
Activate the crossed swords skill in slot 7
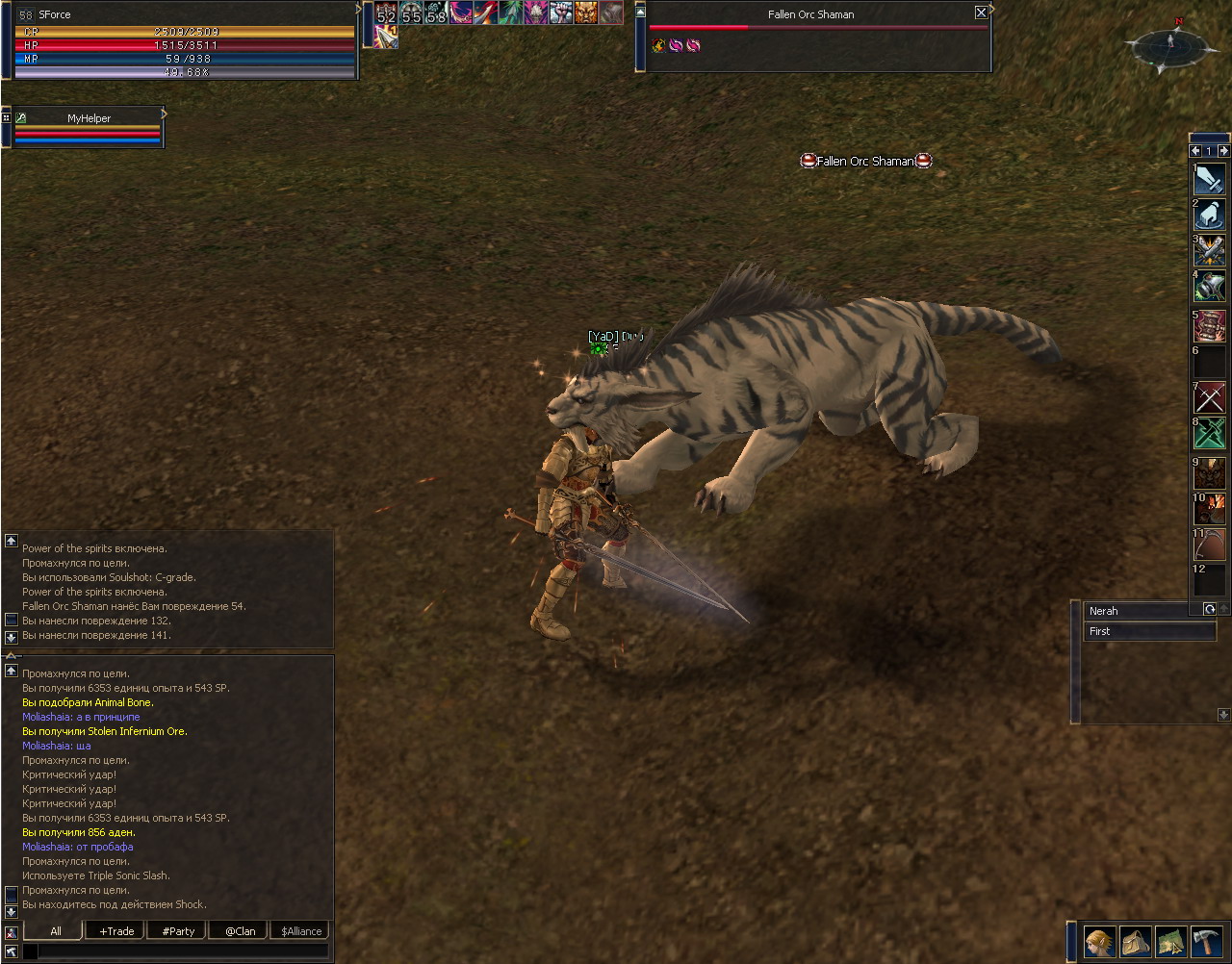coord(1210,397)
